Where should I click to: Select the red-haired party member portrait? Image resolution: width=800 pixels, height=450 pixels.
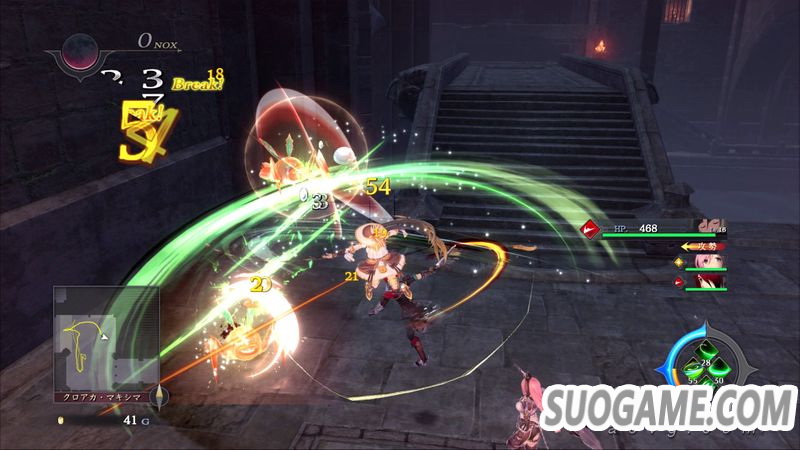click(708, 281)
